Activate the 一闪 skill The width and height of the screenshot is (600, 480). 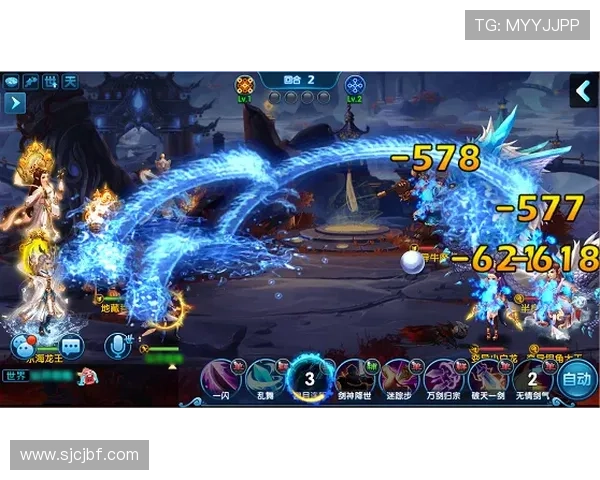[221, 379]
